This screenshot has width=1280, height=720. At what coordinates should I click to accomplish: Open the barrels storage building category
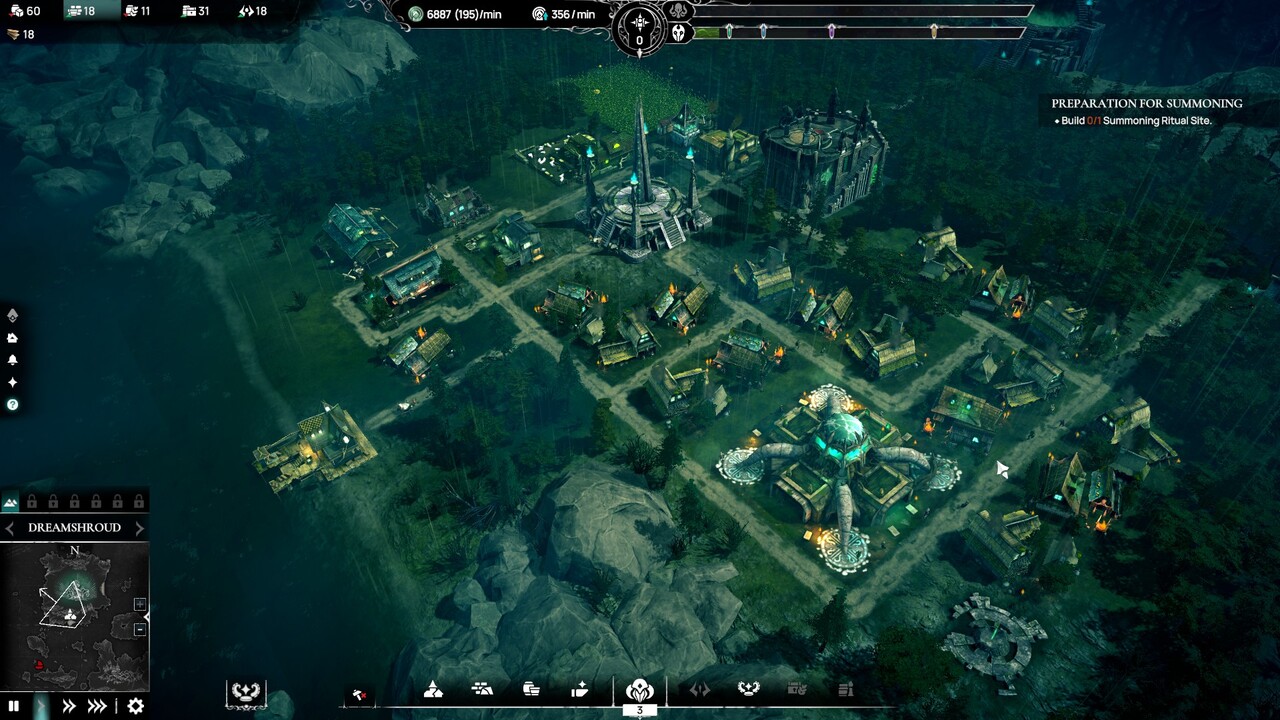(x=531, y=689)
